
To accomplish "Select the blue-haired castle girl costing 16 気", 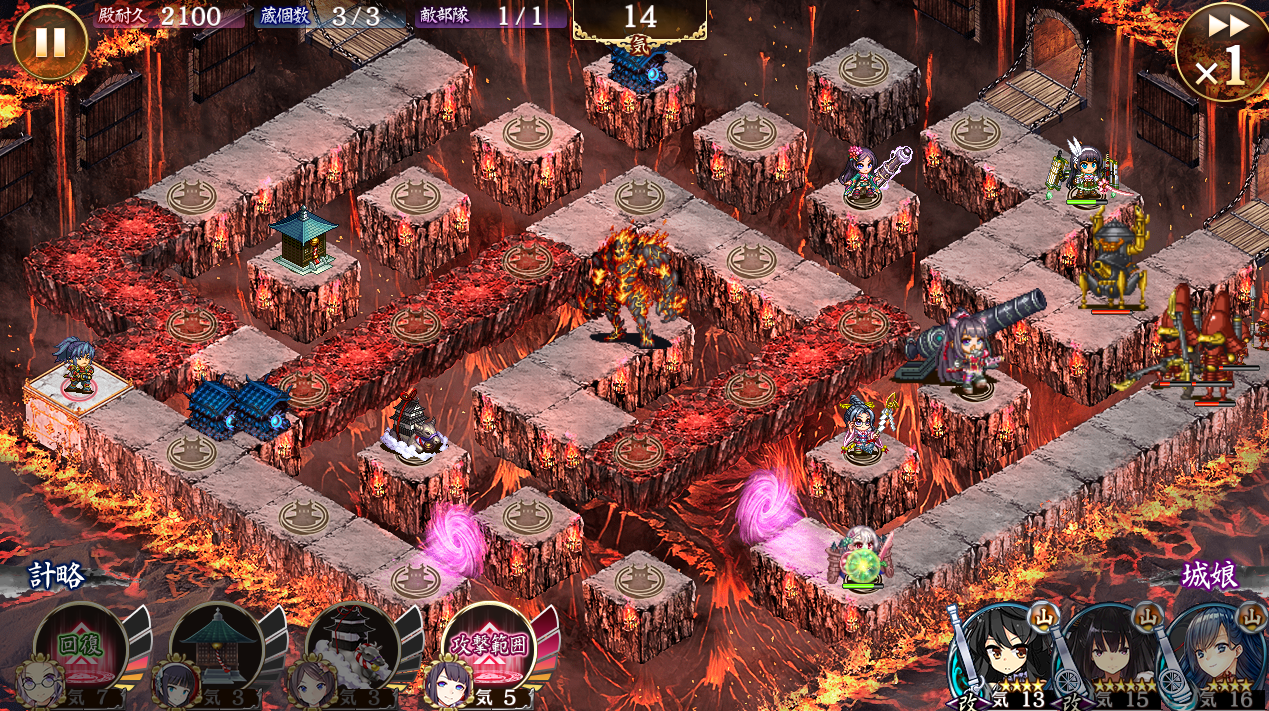I will [x=1214, y=655].
